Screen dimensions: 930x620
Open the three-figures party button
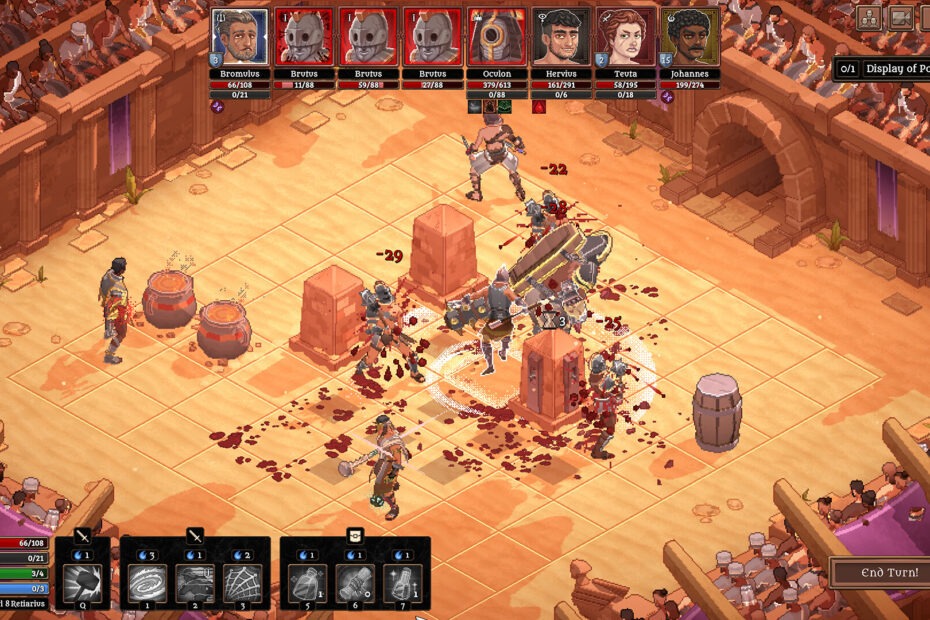click(x=868, y=18)
